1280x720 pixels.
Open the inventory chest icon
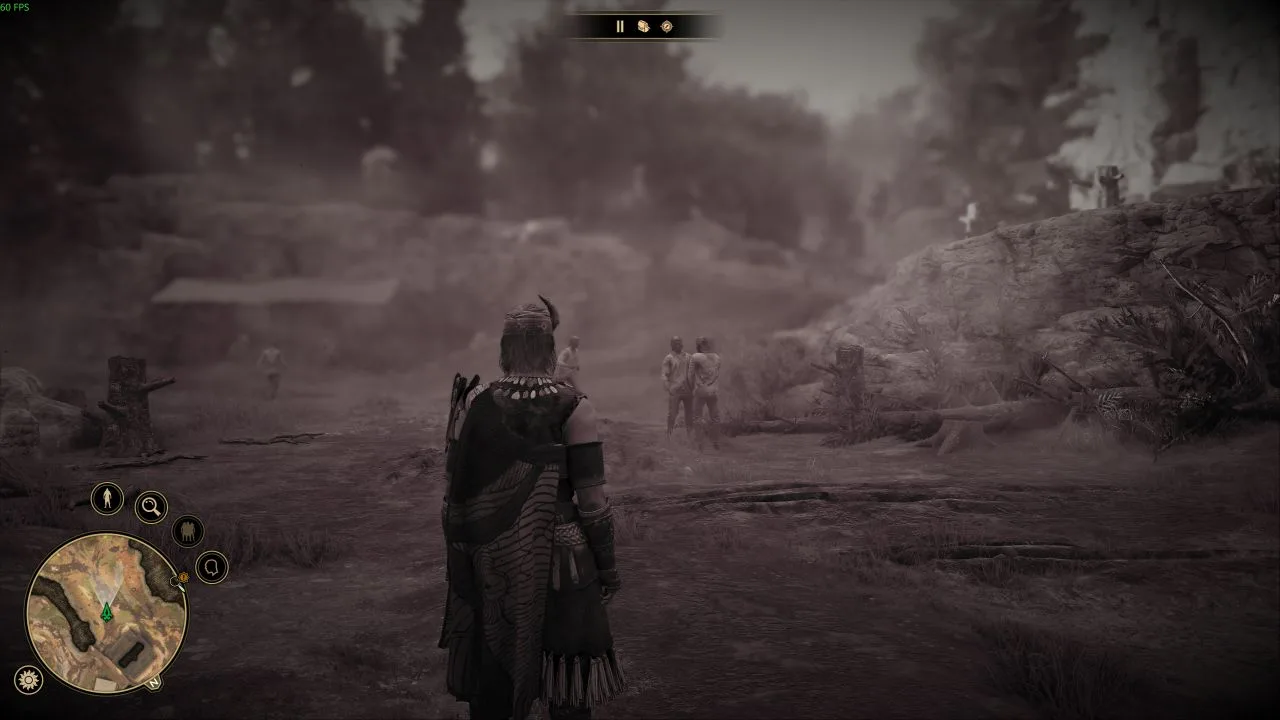point(643,27)
